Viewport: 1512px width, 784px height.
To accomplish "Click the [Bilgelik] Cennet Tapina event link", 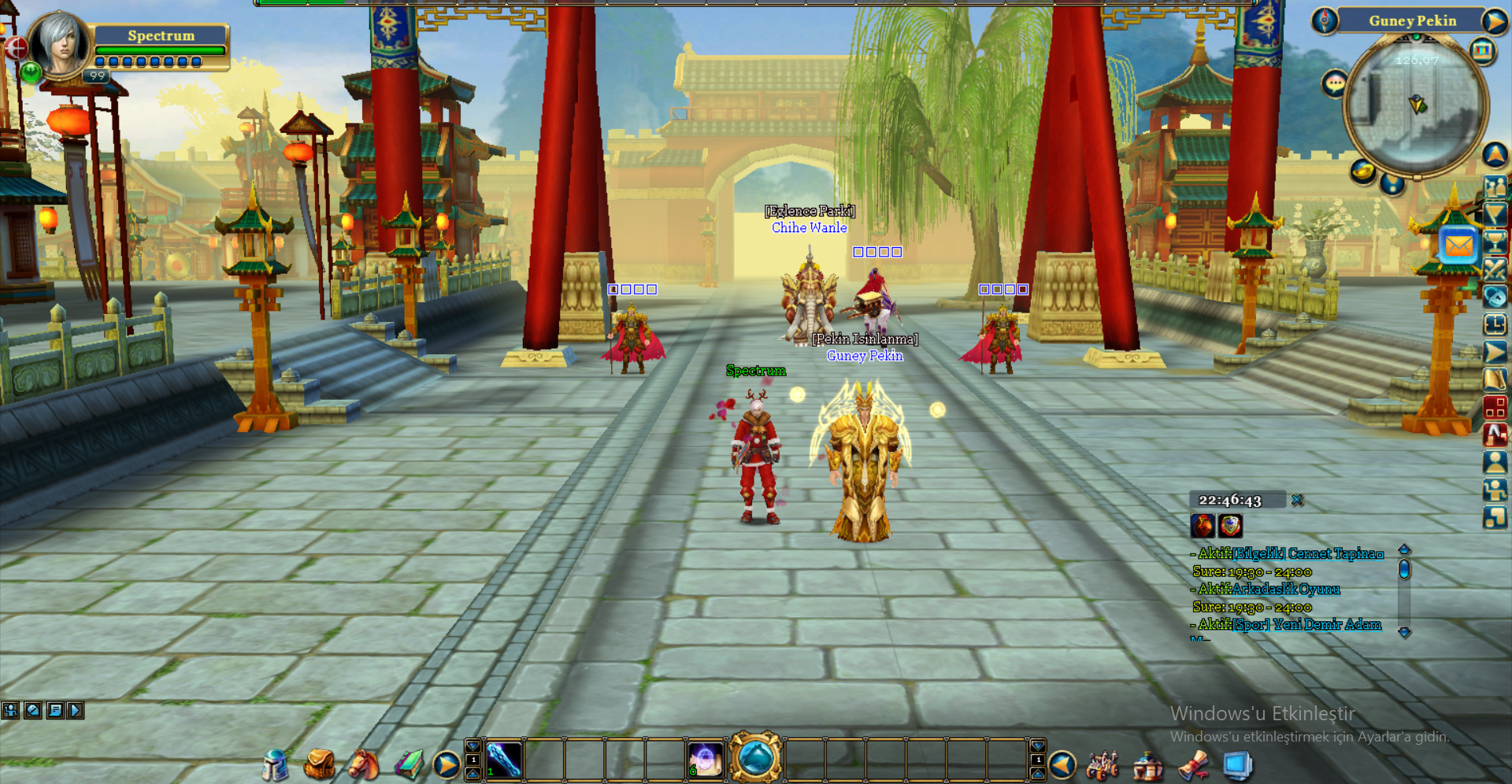I will [1307, 553].
